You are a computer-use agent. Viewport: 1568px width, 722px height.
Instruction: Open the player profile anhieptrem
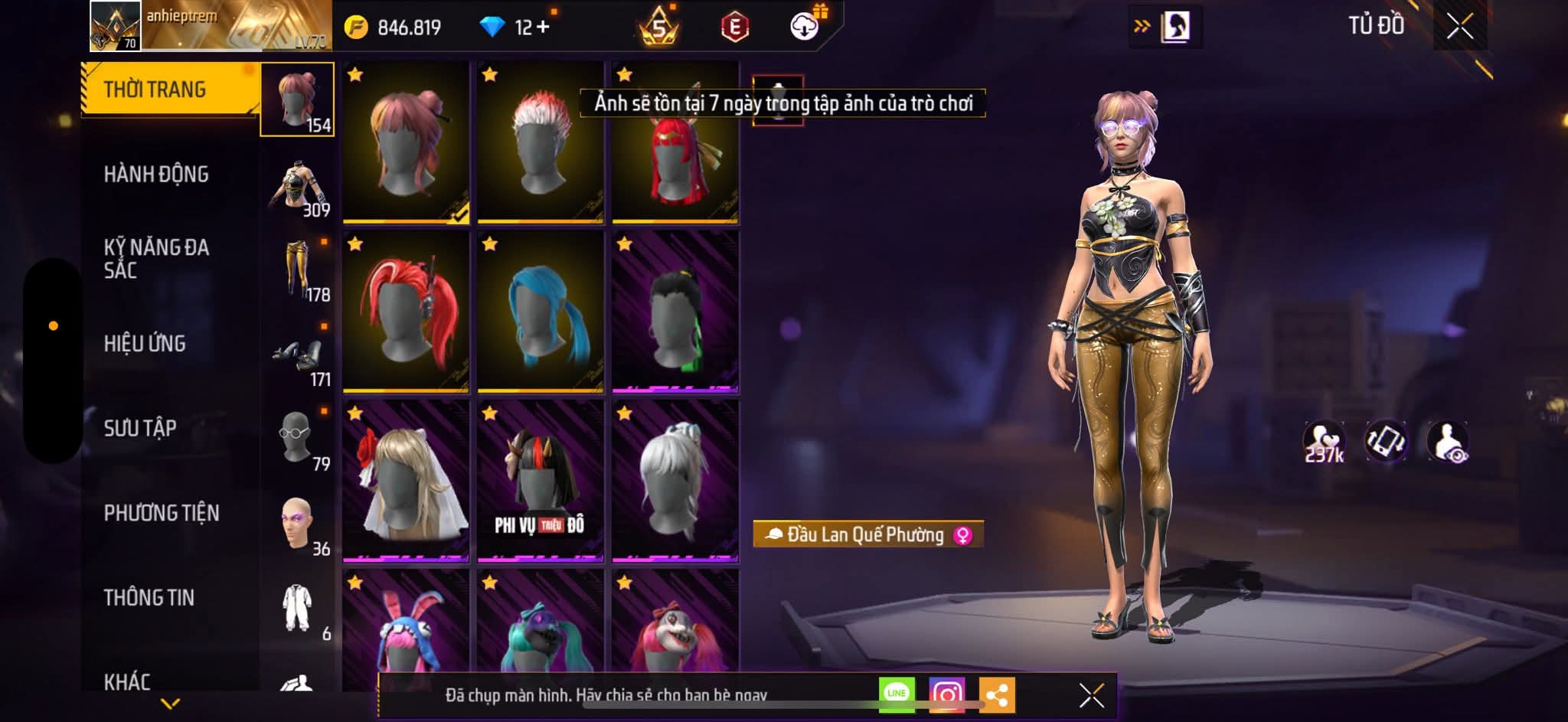click(115, 27)
